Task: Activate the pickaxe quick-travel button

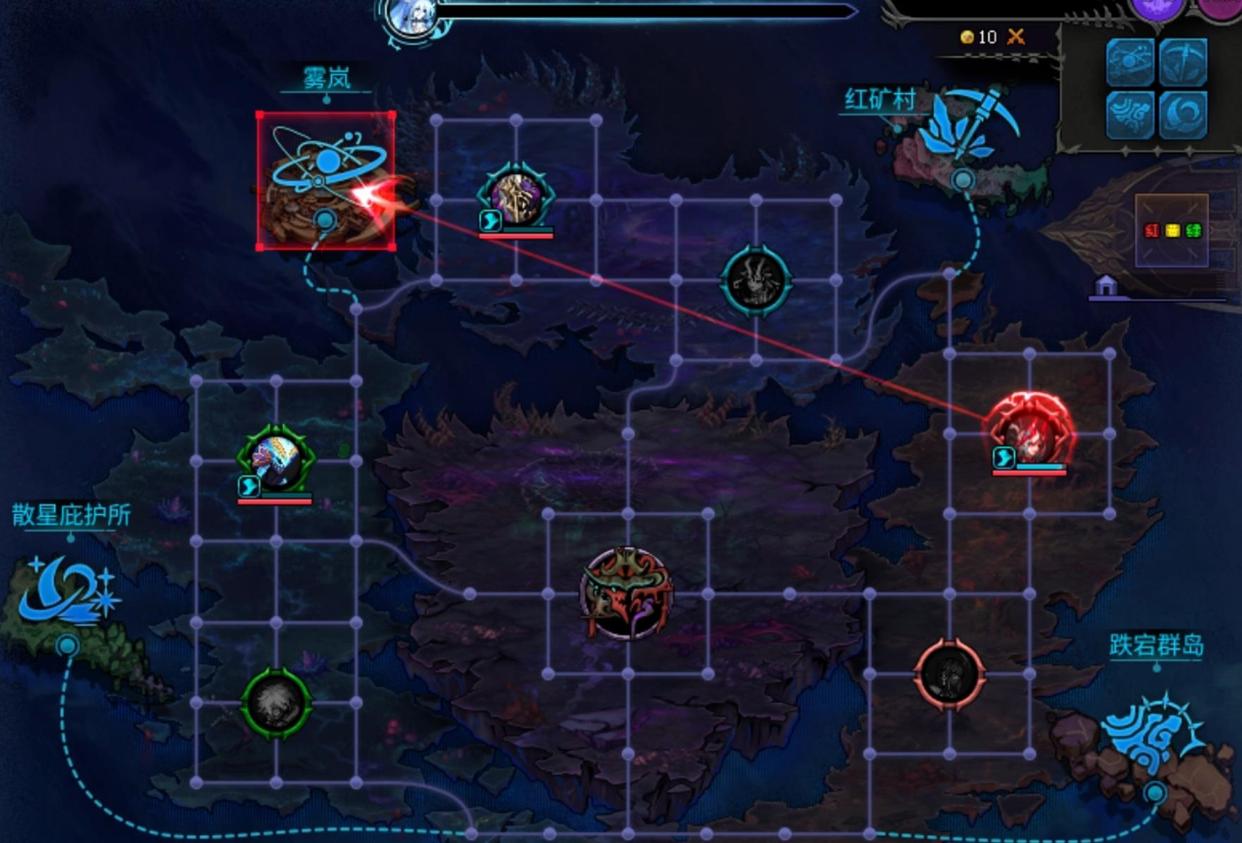Action: pyautogui.click(x=1183, y=62)
